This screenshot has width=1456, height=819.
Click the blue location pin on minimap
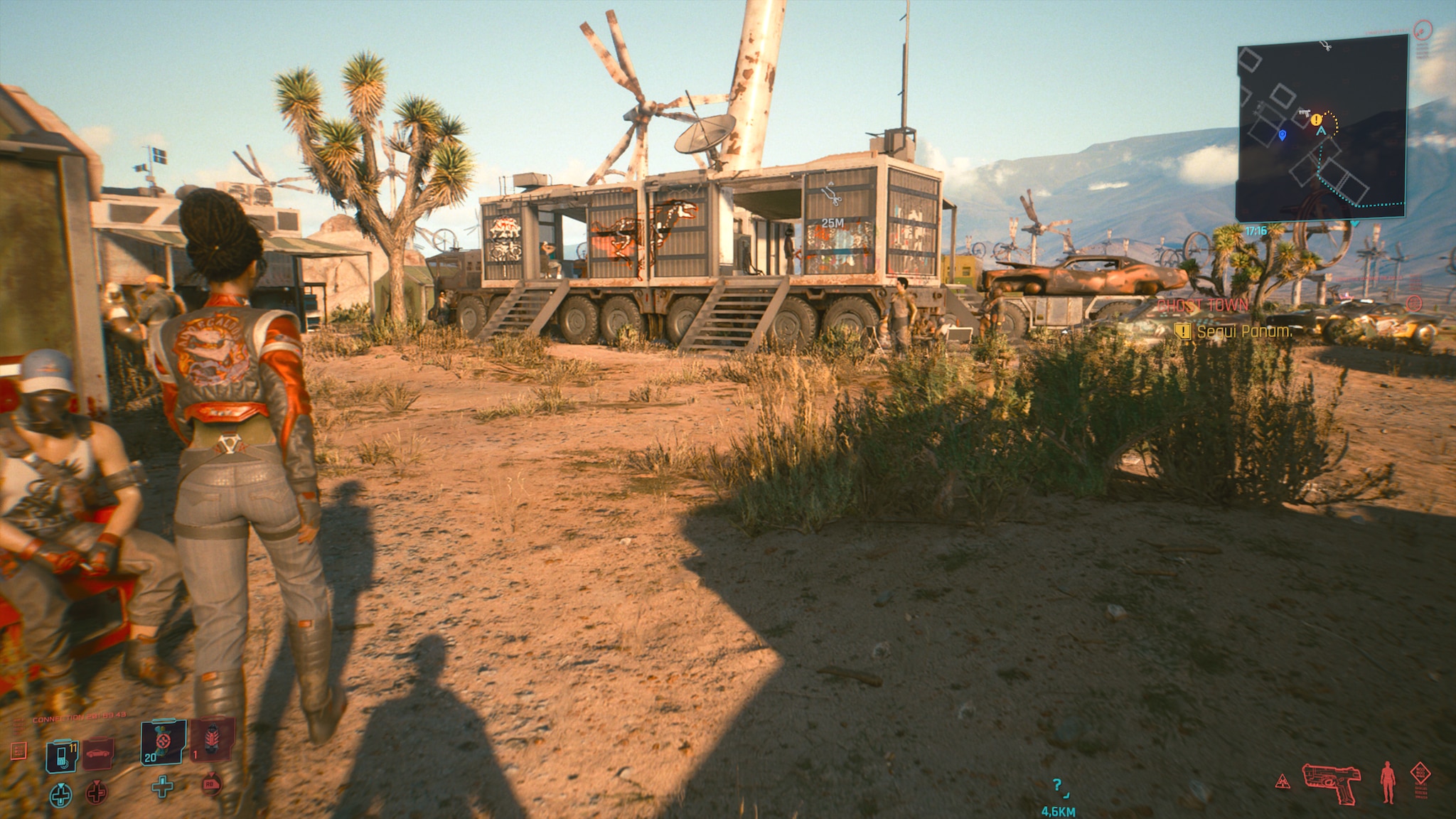point(1283,134)
